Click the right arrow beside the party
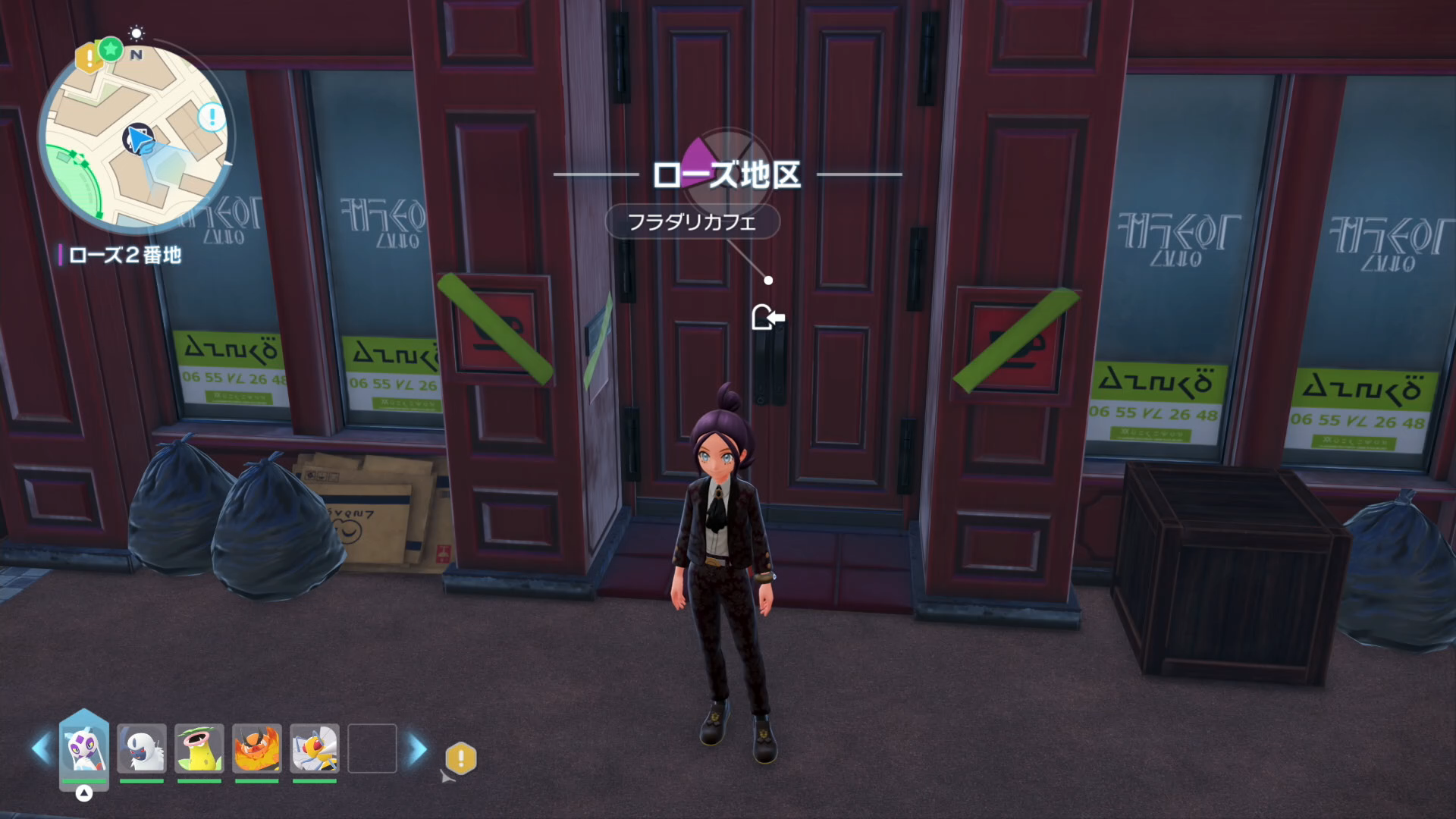Screen dimensions: 1456x819 tap(418, 749)
